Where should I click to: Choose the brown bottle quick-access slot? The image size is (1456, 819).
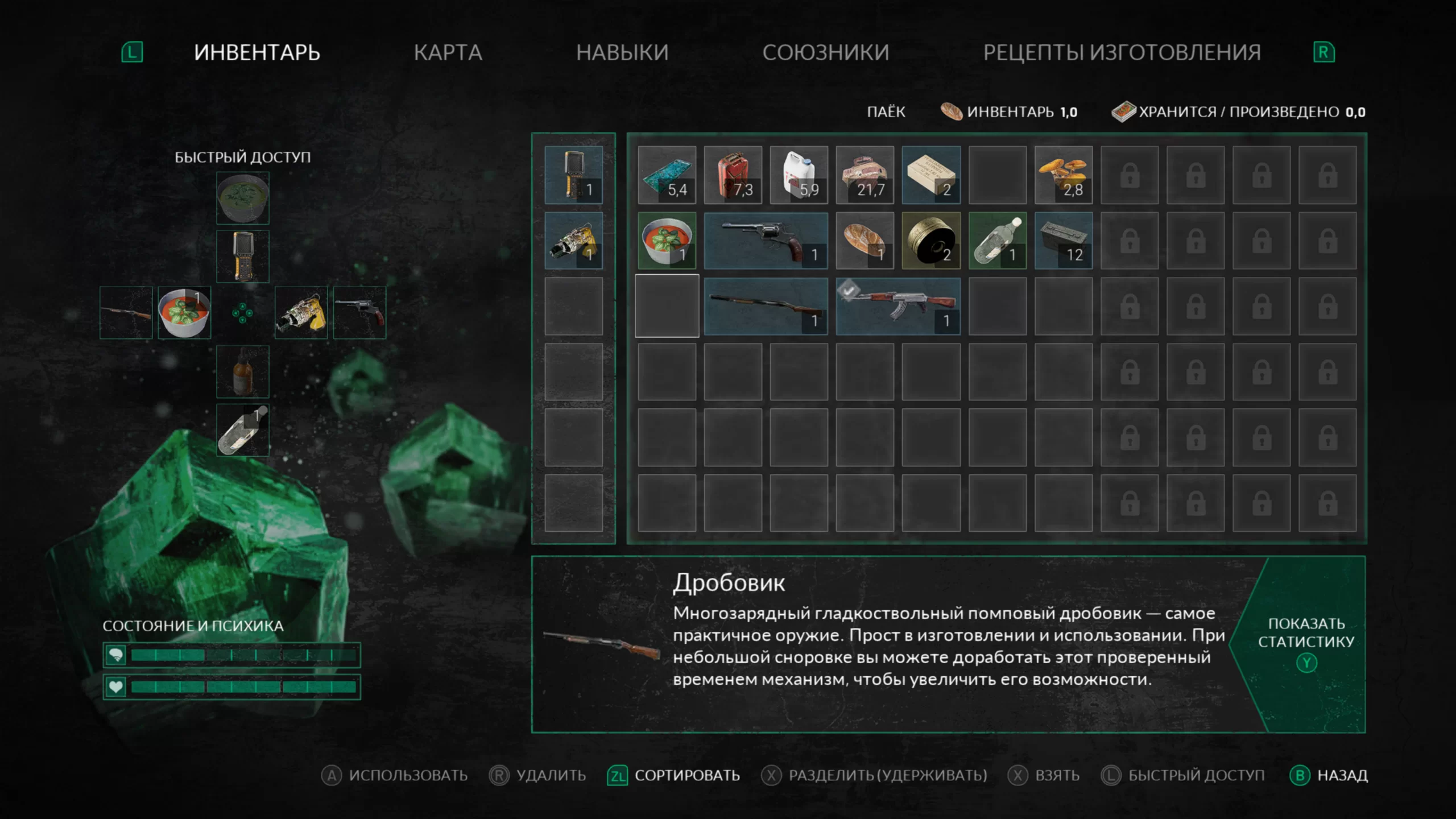tap(243, 372)
